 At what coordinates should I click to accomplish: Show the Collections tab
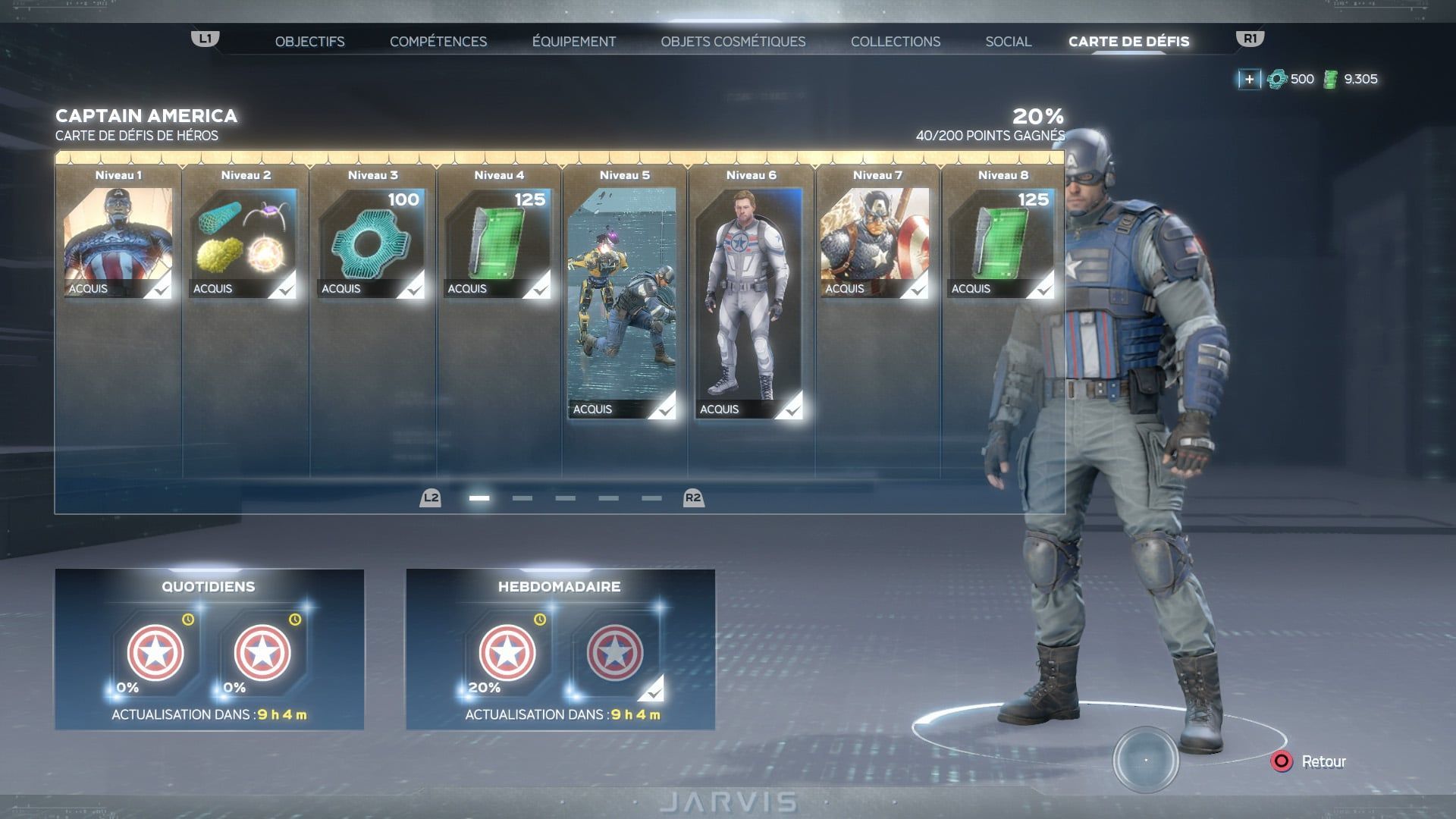pos(895,42)
